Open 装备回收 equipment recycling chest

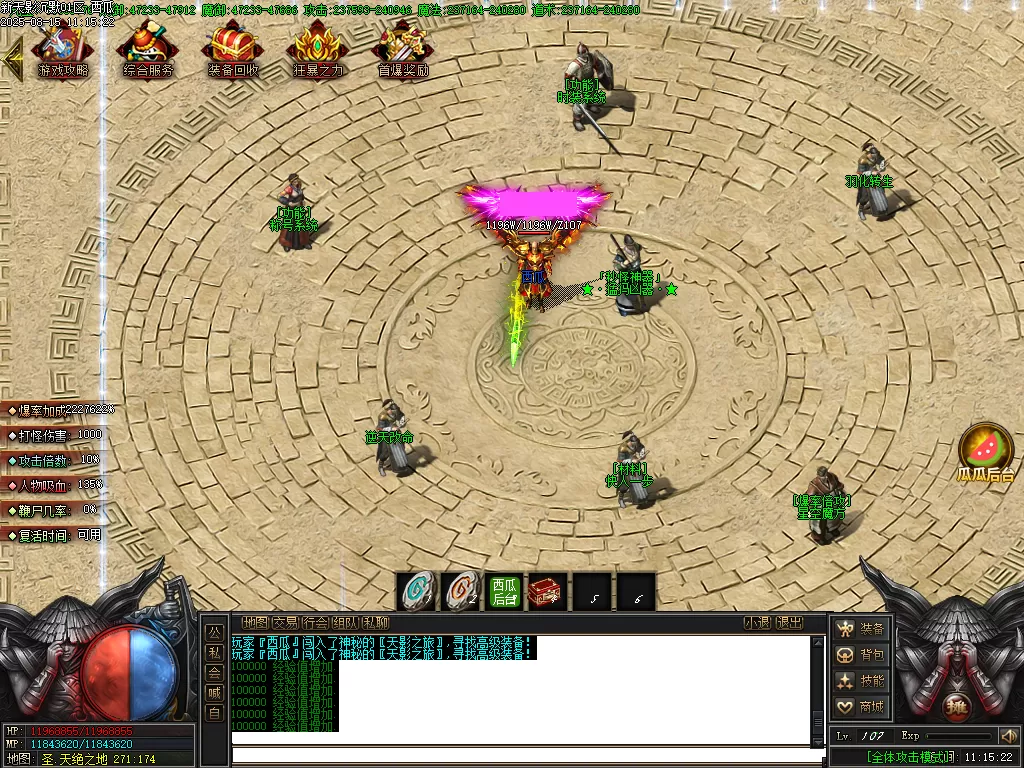(233, 50)
